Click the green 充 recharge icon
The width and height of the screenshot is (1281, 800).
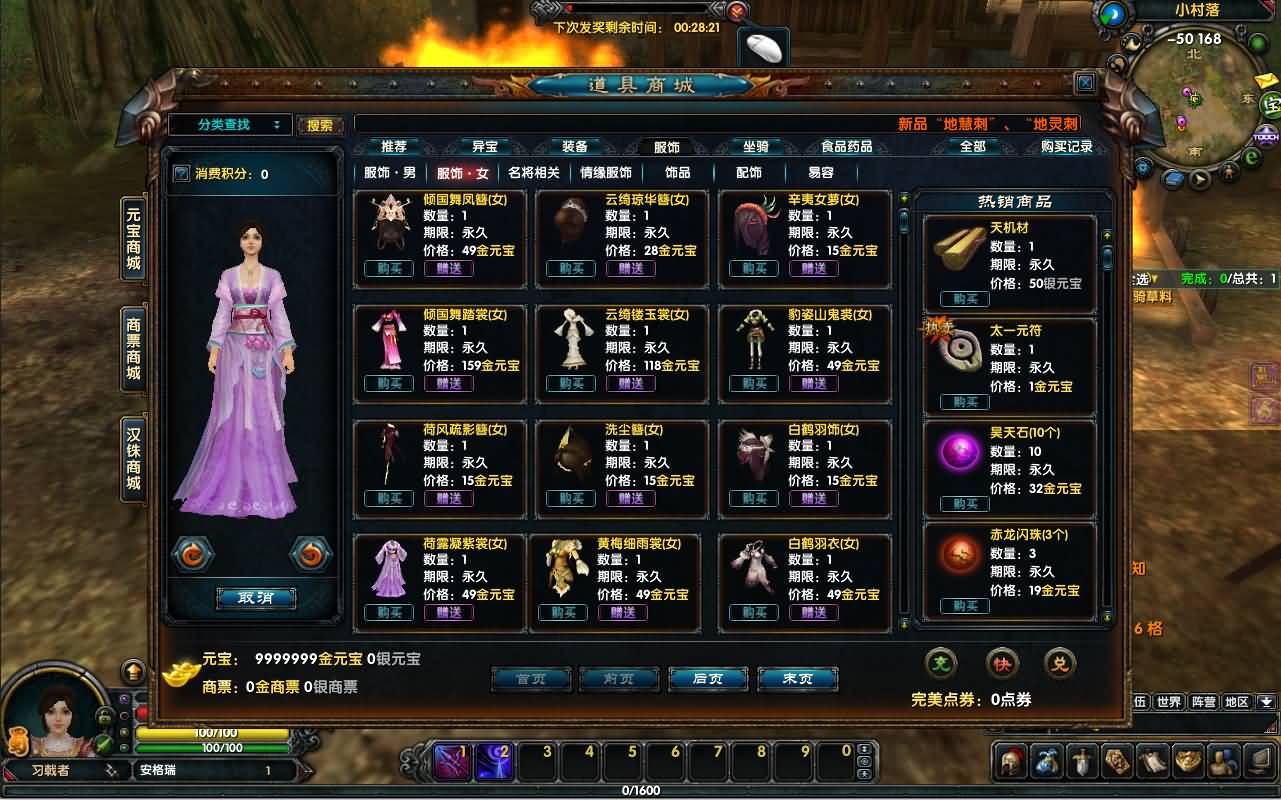click(940, 662)
